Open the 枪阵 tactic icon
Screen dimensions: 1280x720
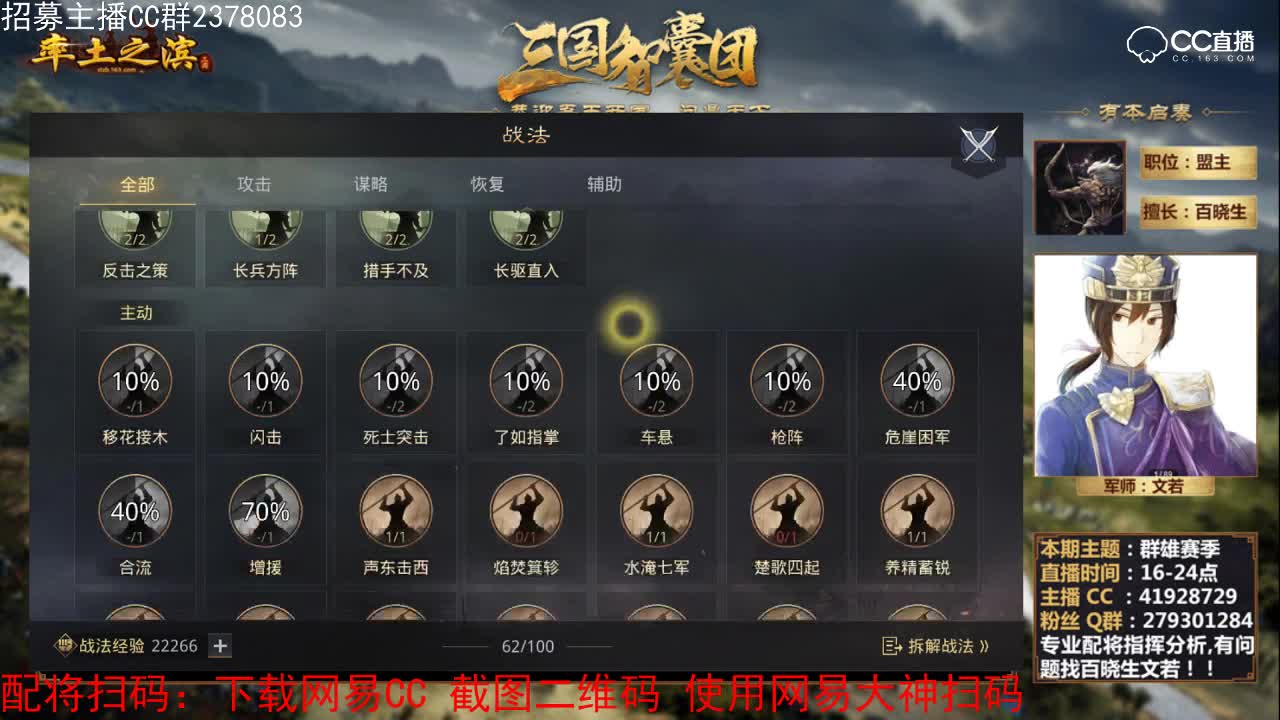[x=787, y=381]
